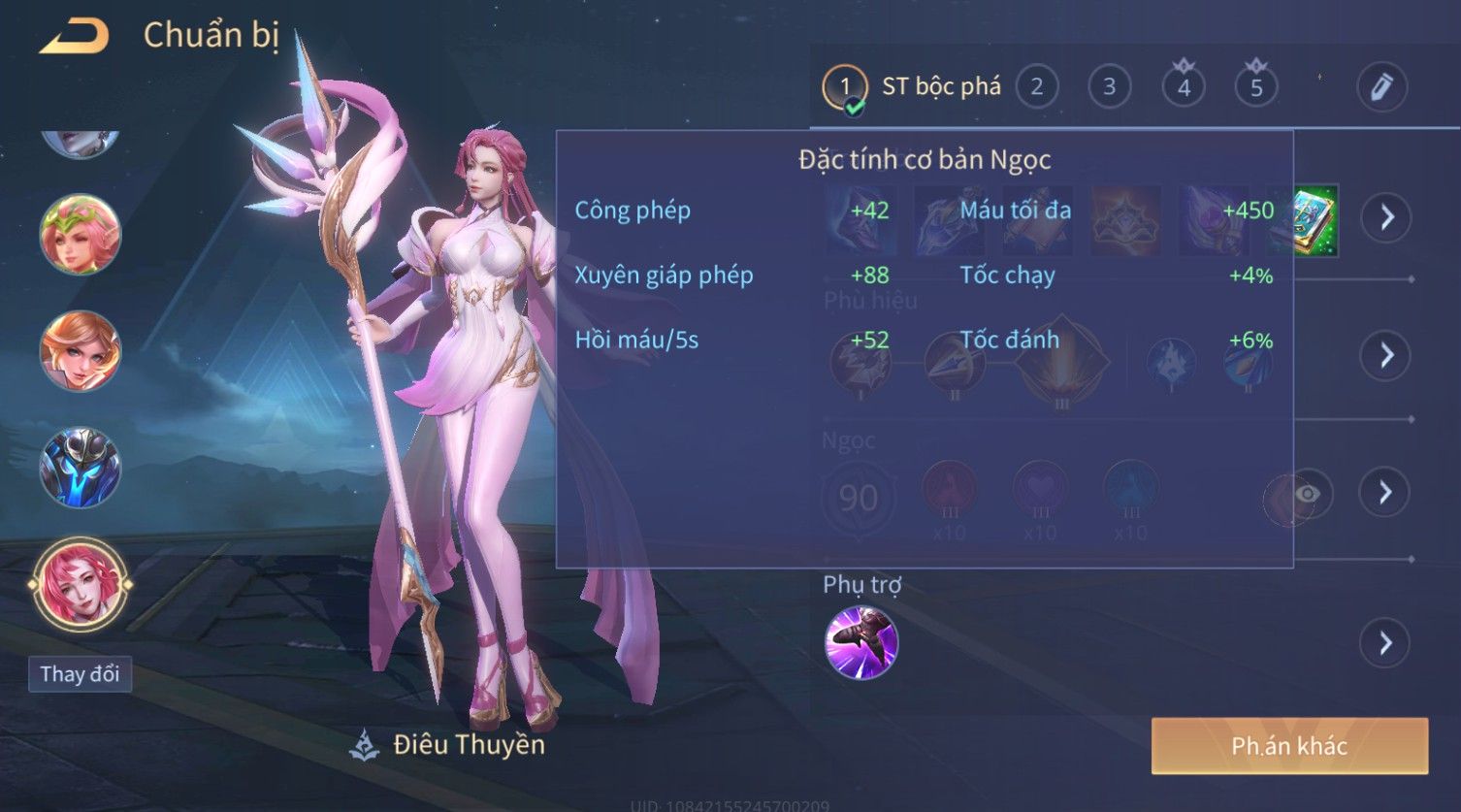Select the purple Phụ trợ spell icon
Viewport: 1461px width, 812px height.
tap(860, 642)
